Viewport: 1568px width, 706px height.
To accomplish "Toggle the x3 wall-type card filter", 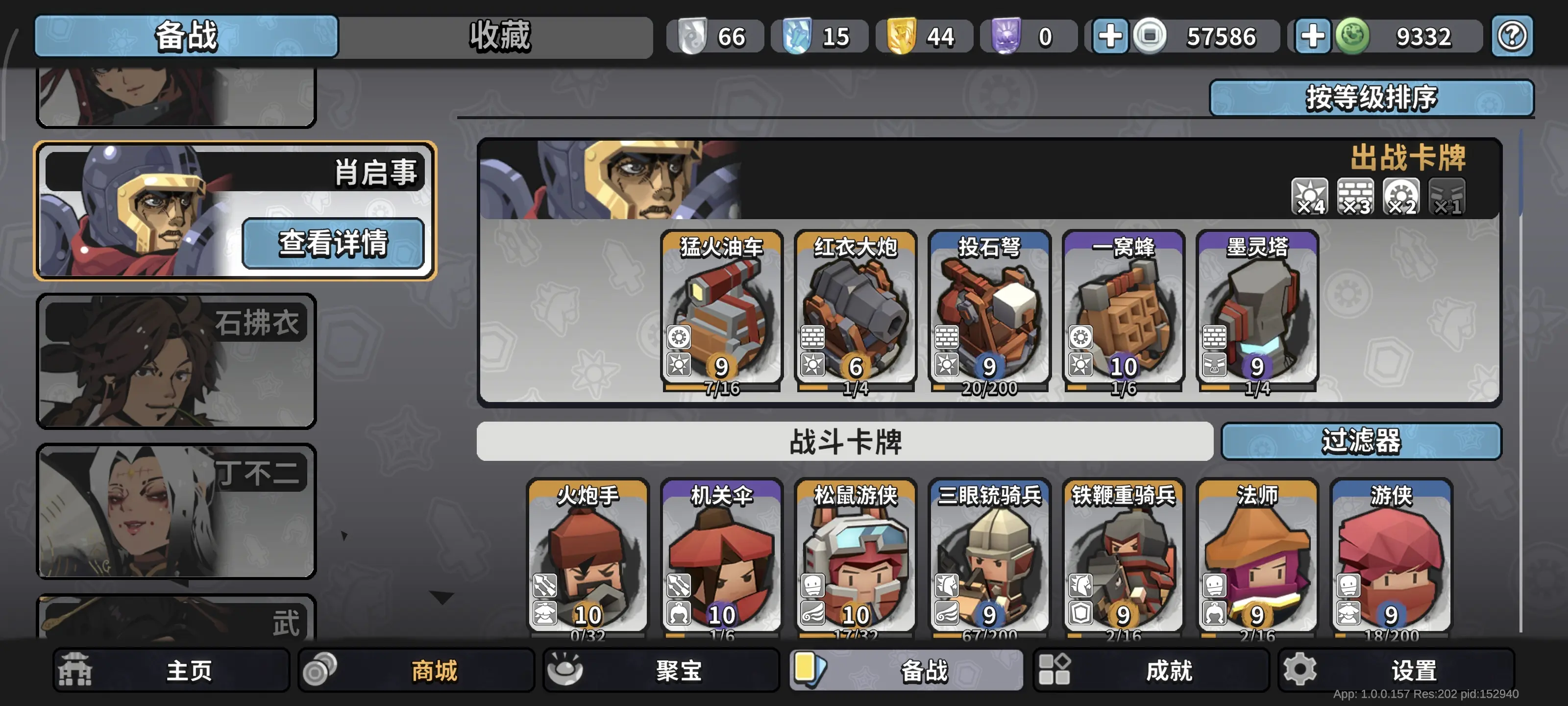I will (1354, 196).
